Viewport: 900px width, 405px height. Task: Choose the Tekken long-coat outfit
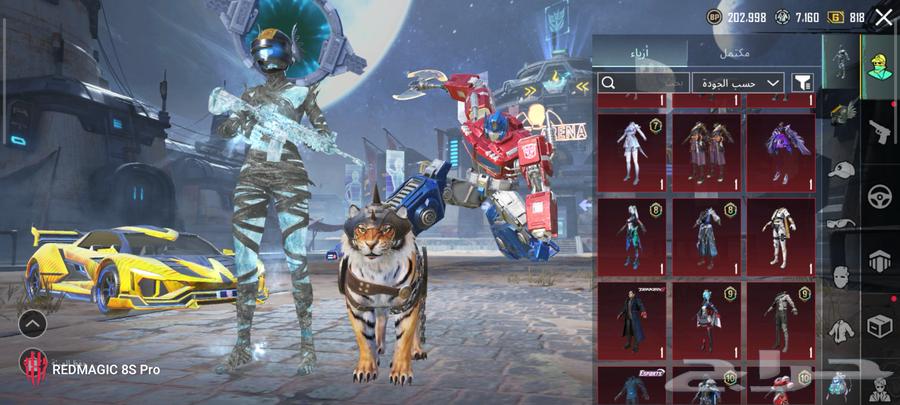(x=631, y=319)
